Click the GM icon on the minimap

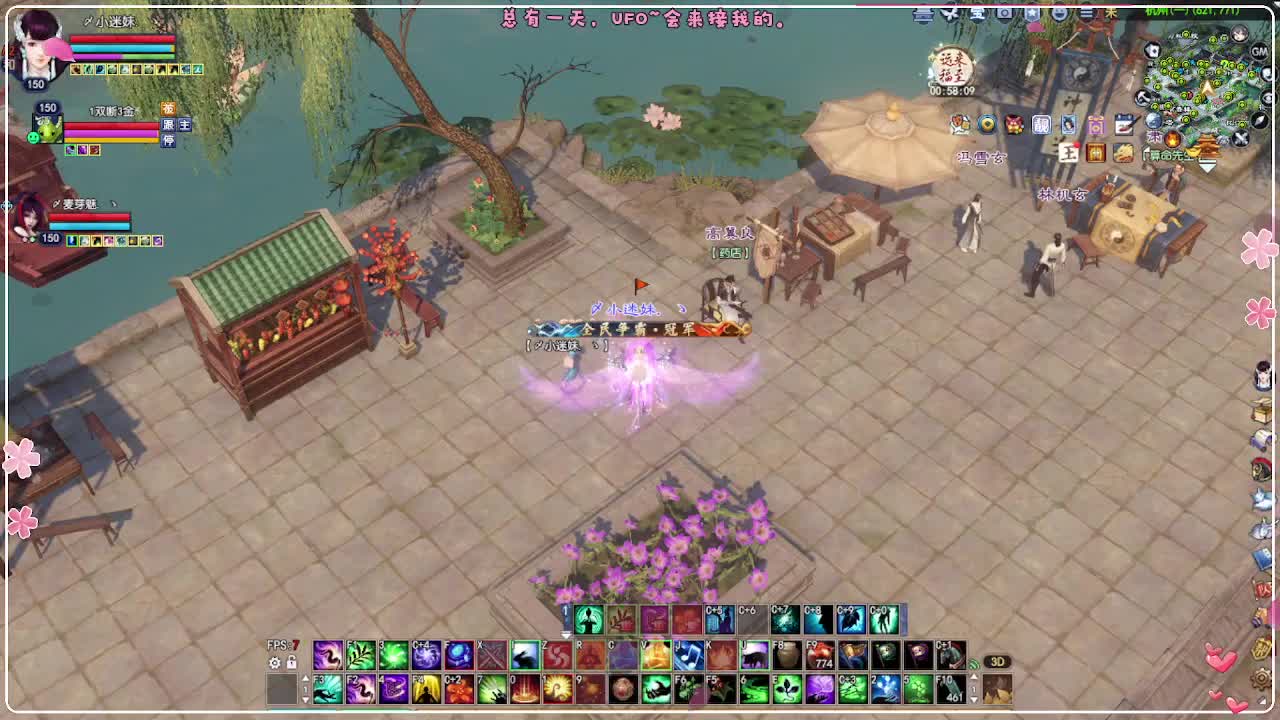click(1259, 52)
